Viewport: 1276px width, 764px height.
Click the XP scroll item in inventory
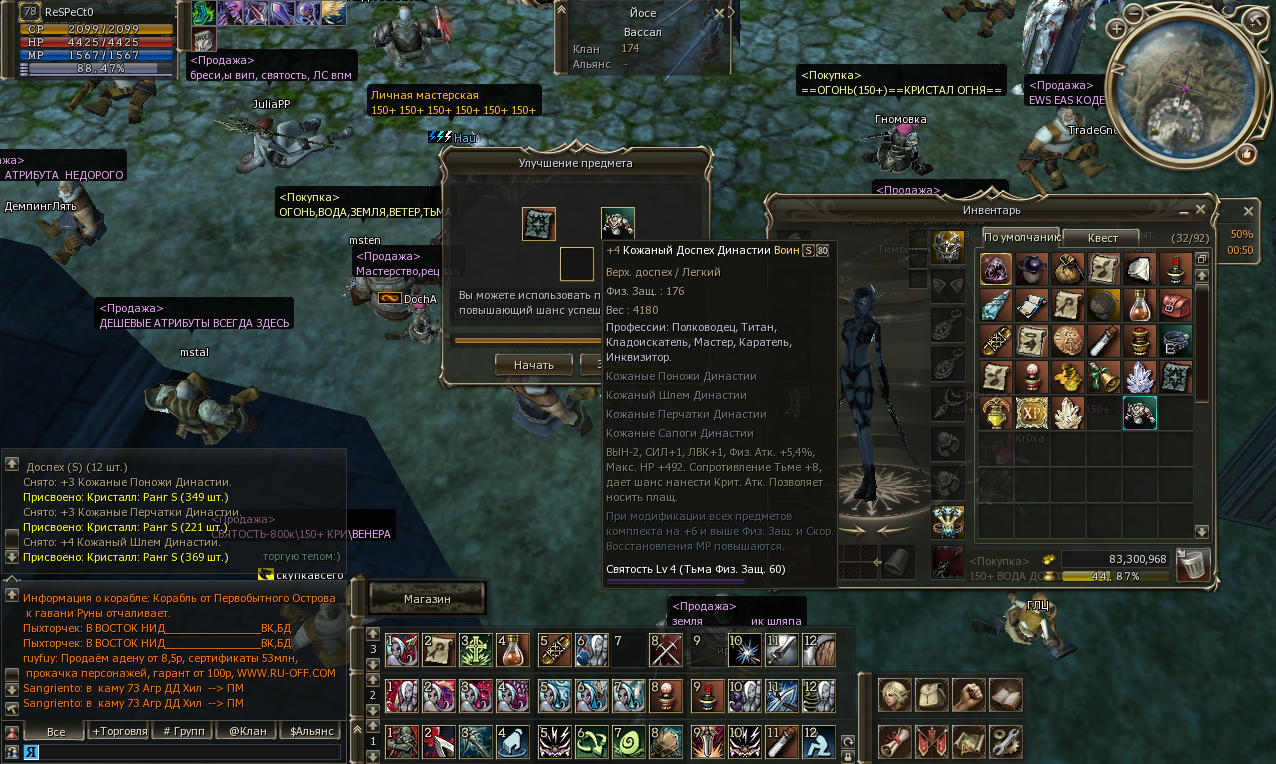point(1032,413)
